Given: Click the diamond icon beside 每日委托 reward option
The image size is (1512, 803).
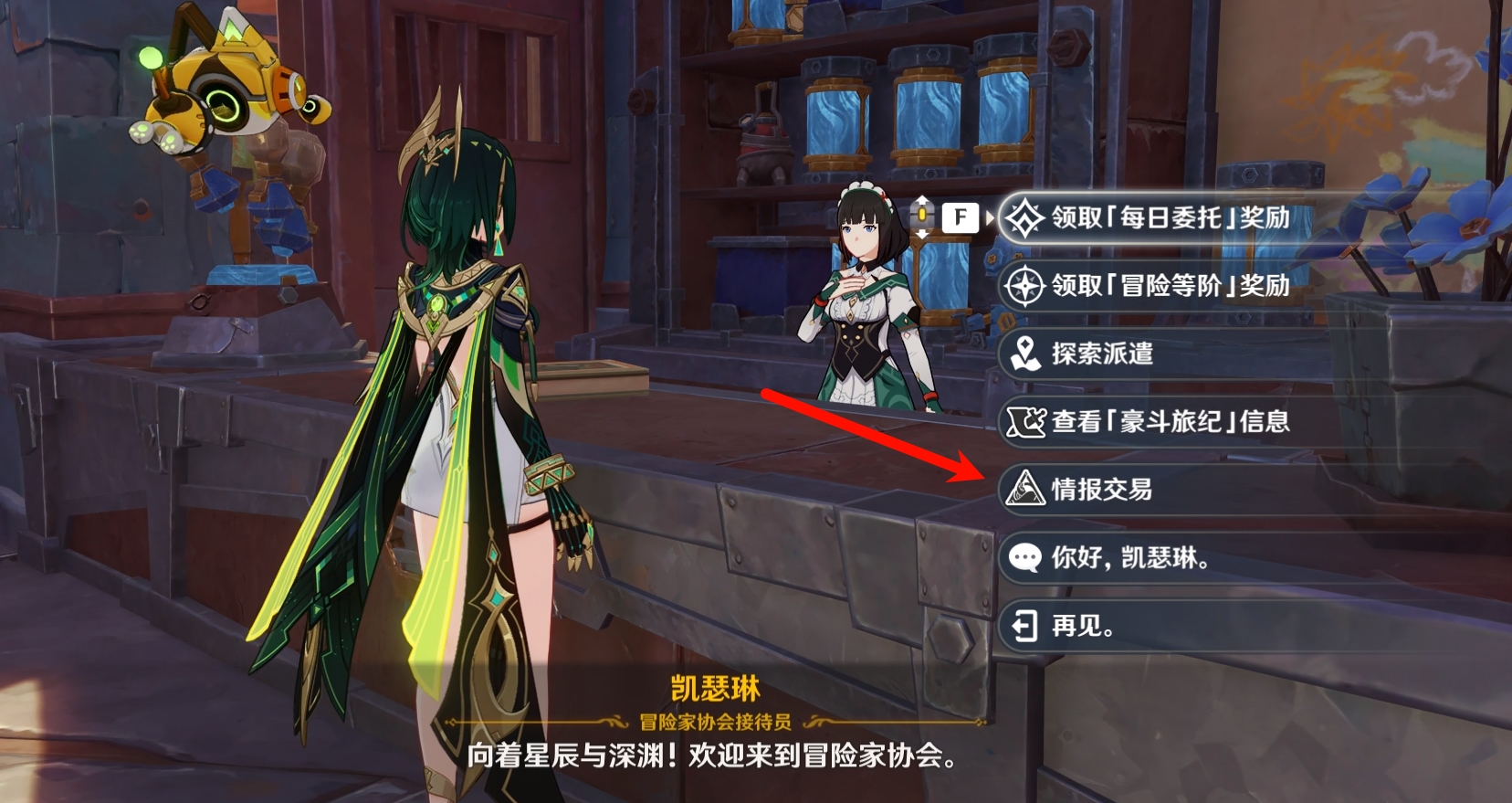Looking at the screenshot, I should pyautogui.click(x=1025, y=219).
